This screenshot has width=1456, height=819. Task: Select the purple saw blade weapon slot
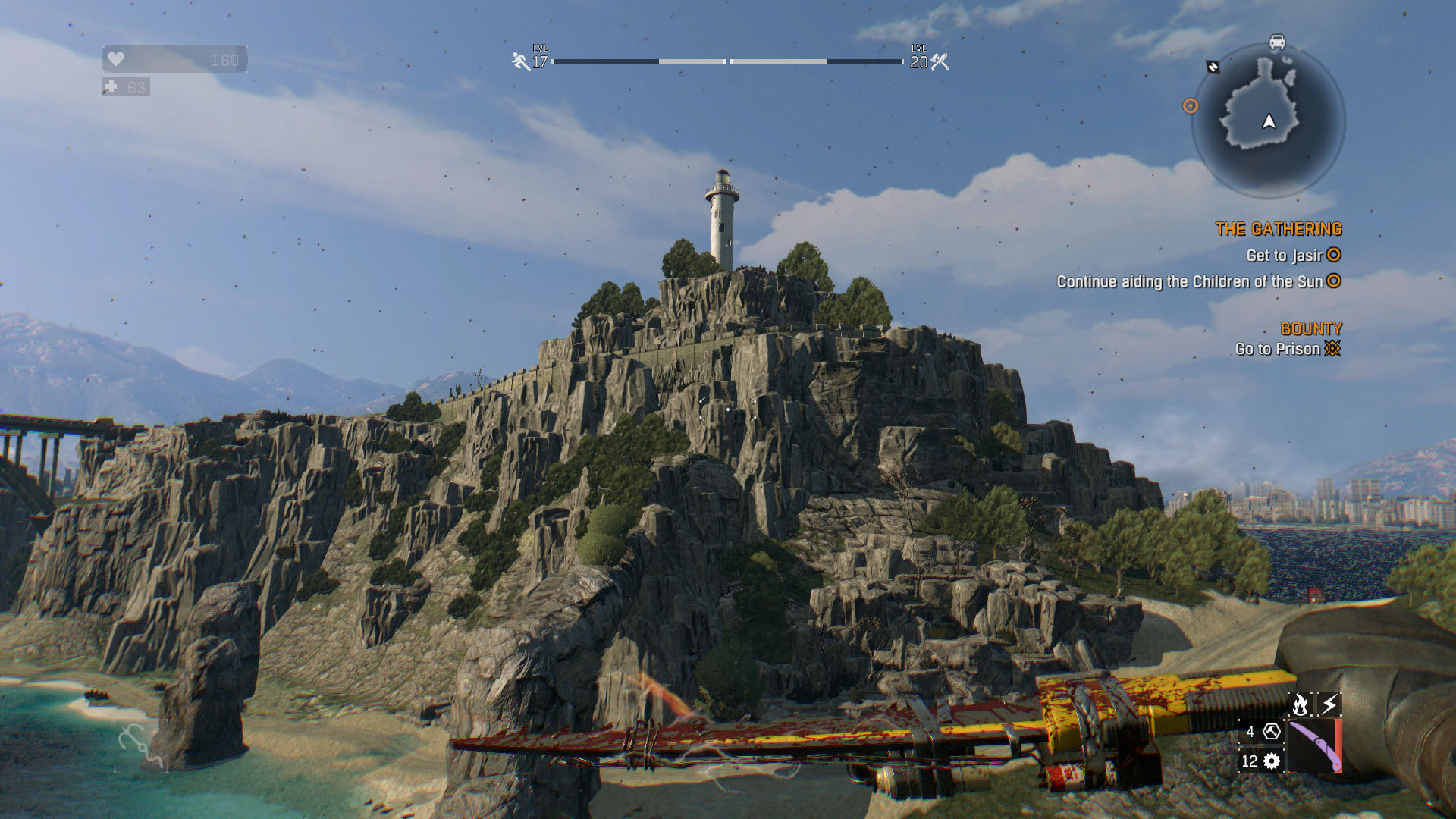coord(1314,746)
